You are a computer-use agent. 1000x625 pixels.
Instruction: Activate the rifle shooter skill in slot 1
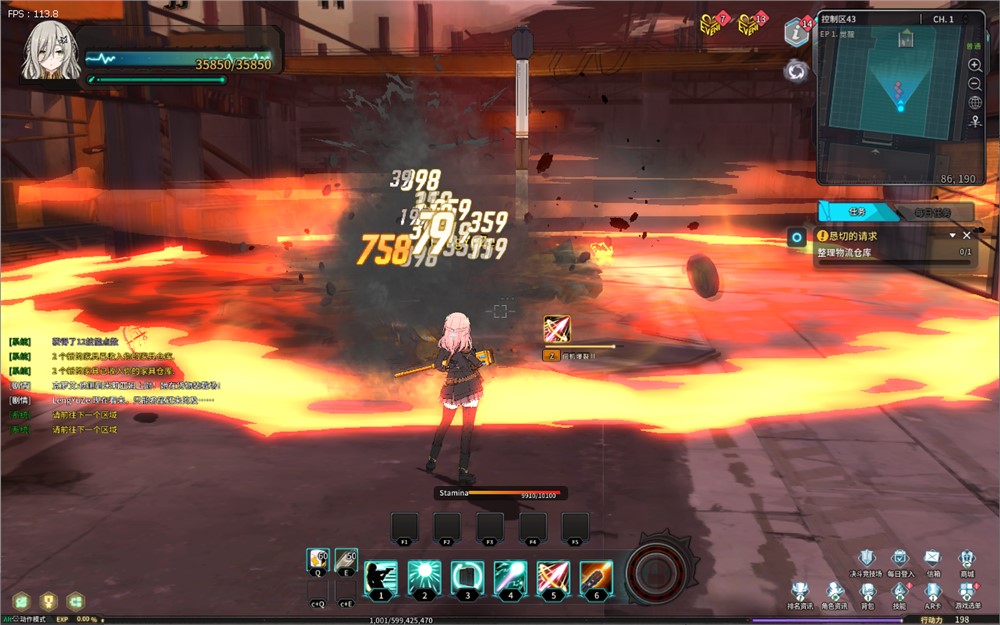380,577
